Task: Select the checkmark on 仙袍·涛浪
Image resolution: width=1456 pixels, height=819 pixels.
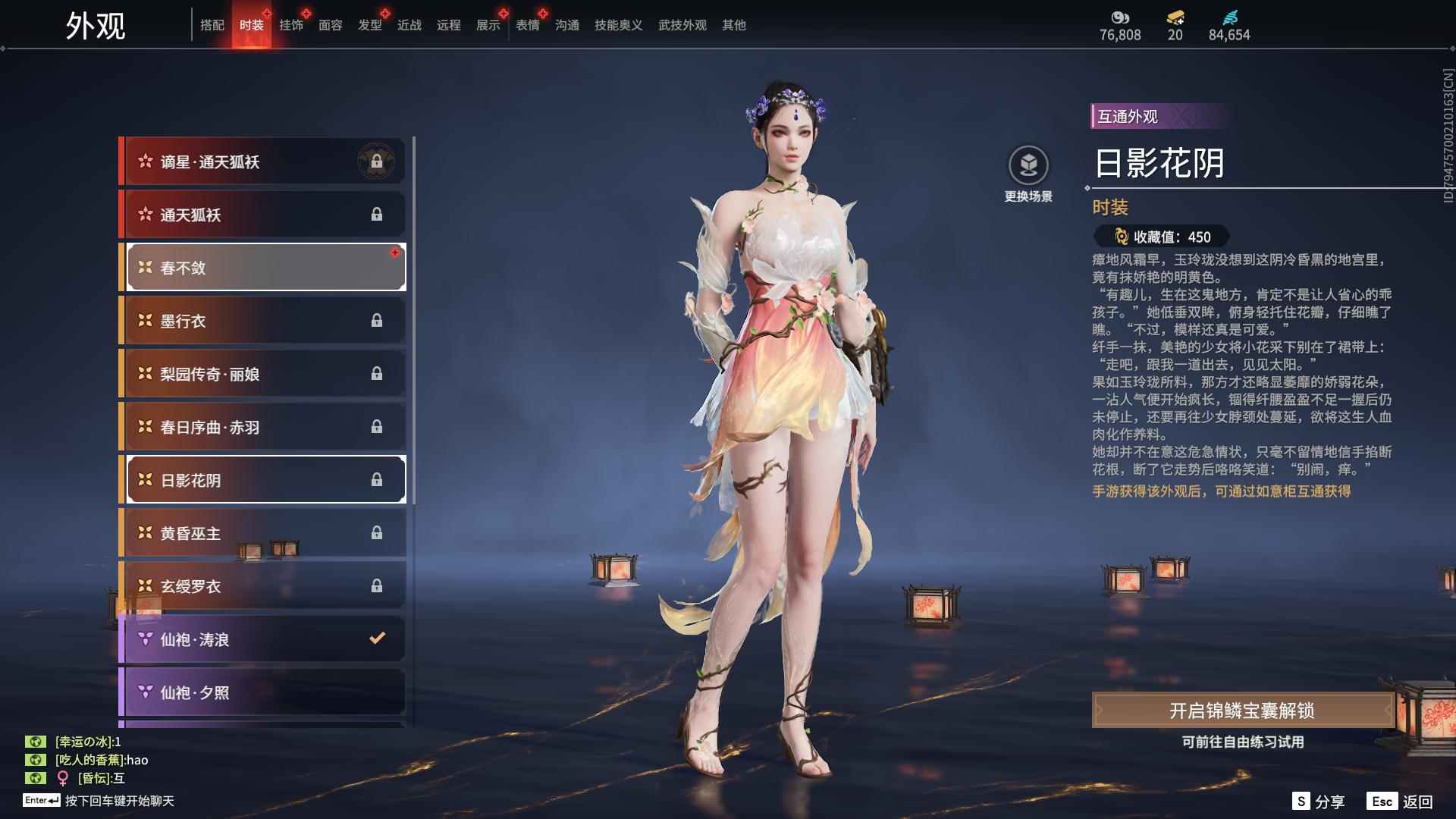Action: (x=377, y=639)
